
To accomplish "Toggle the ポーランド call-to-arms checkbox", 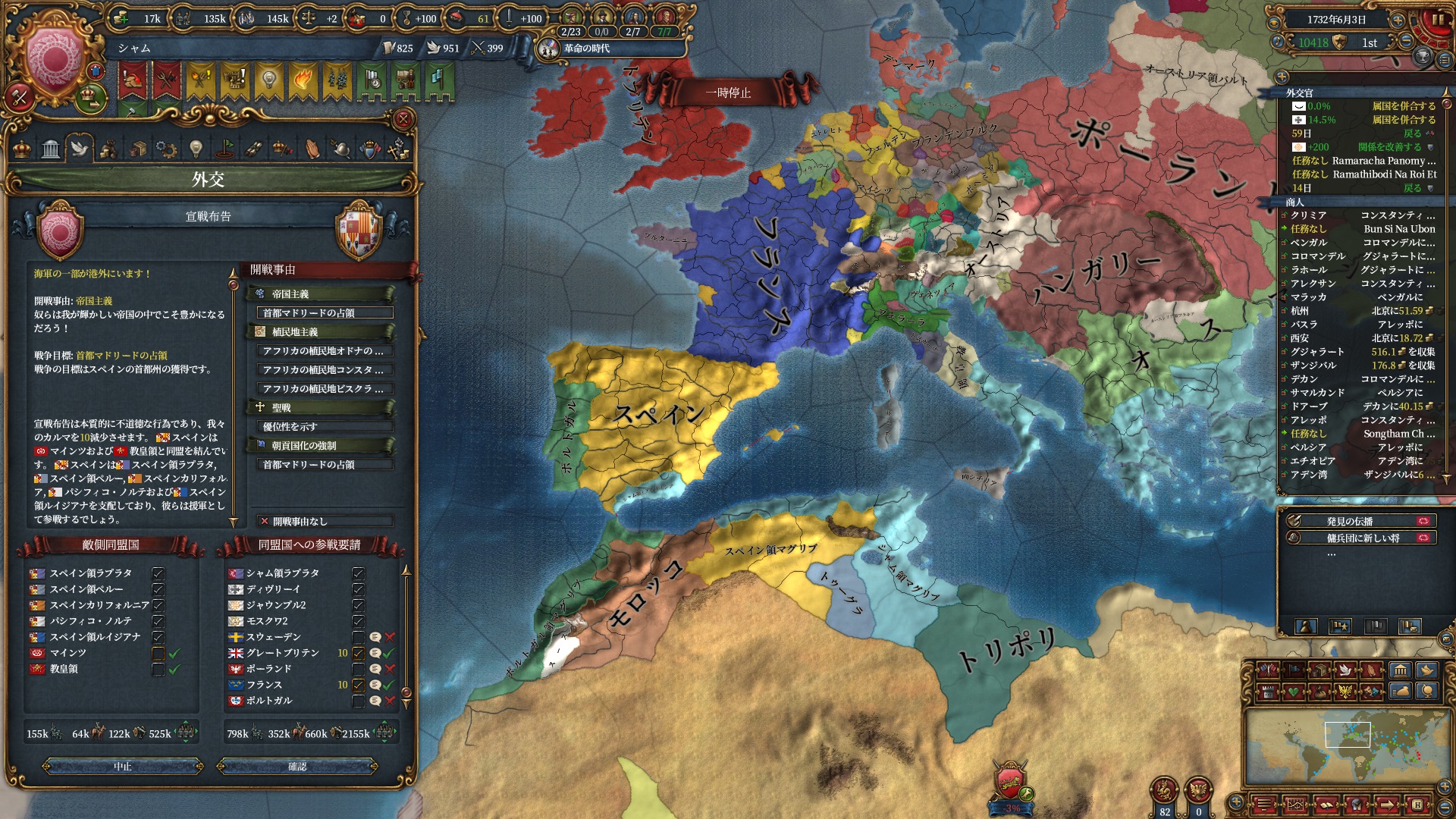I will point(358,669).
